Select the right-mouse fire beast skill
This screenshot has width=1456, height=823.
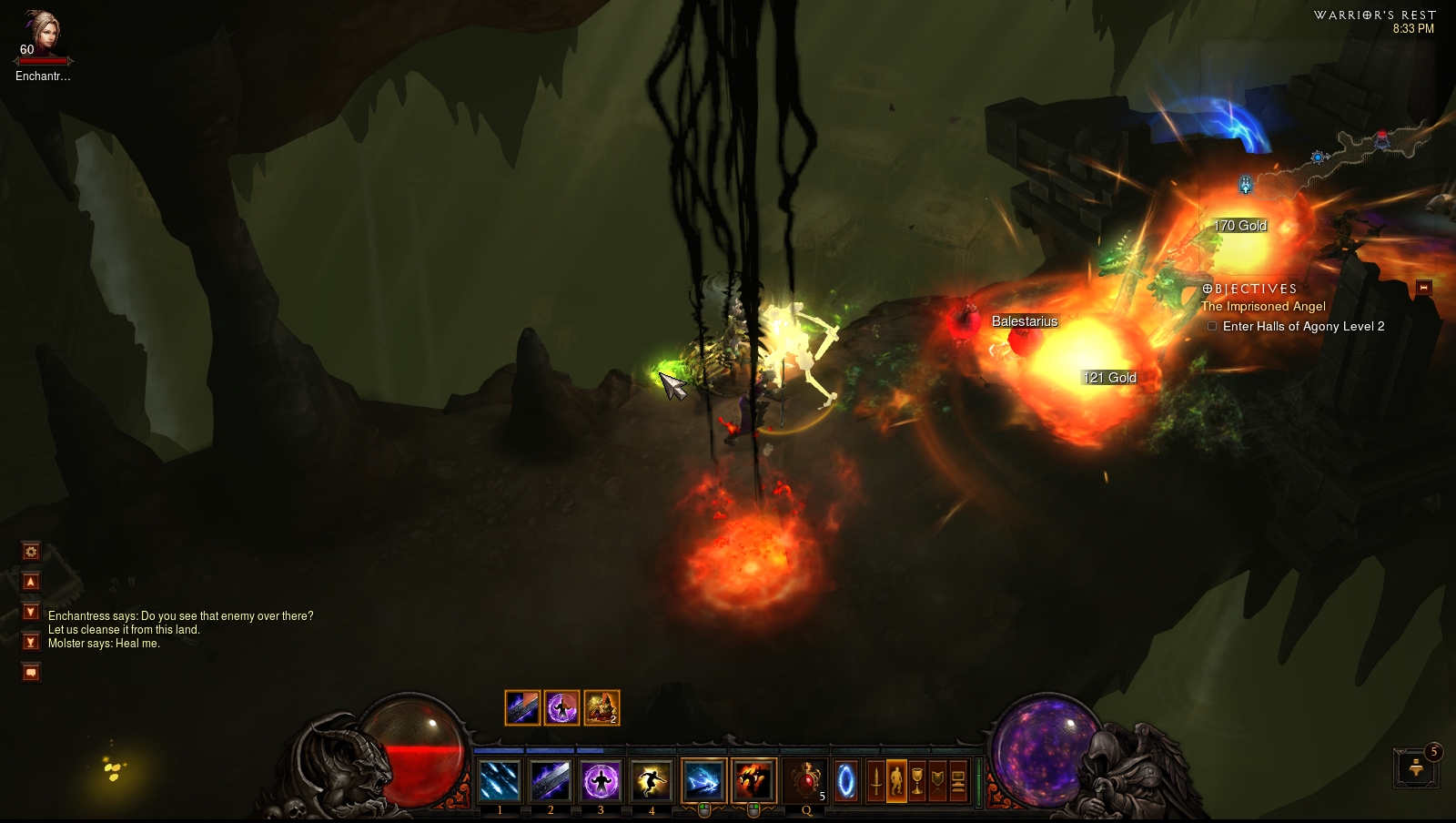pos(753,780)
